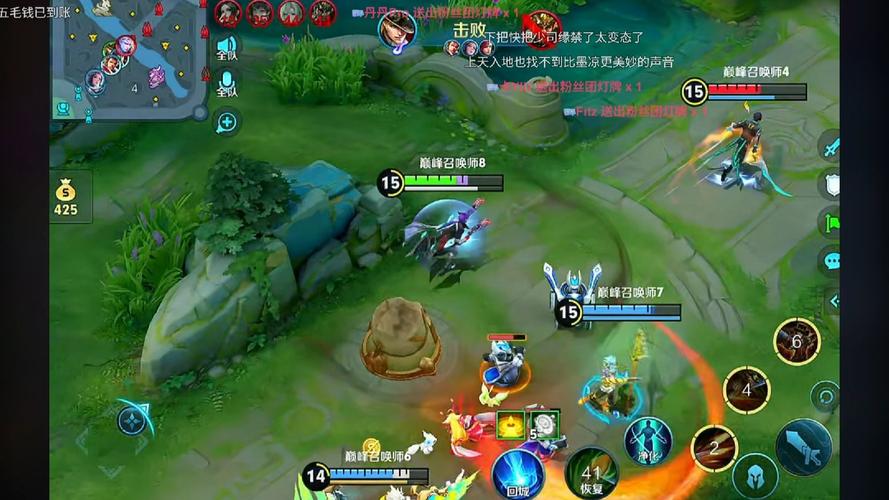Send the sword attack signal
The height and width of the screenshot is (500, 889).
point(830,147)
